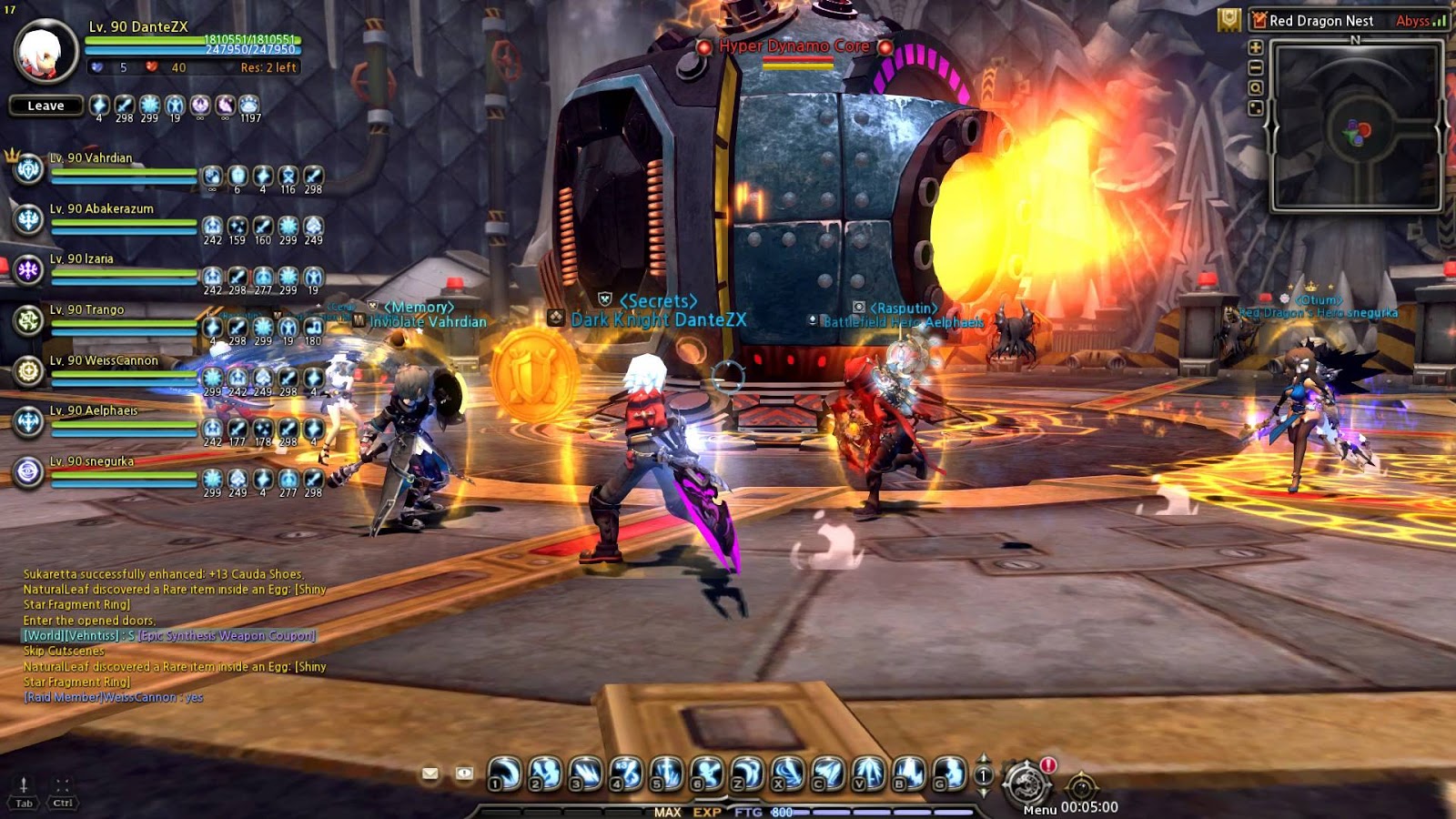This screenshot has height=819, width=1456.
Task: Click the mail envelope icon near the hotbar
Action: [x=430, y=774]
